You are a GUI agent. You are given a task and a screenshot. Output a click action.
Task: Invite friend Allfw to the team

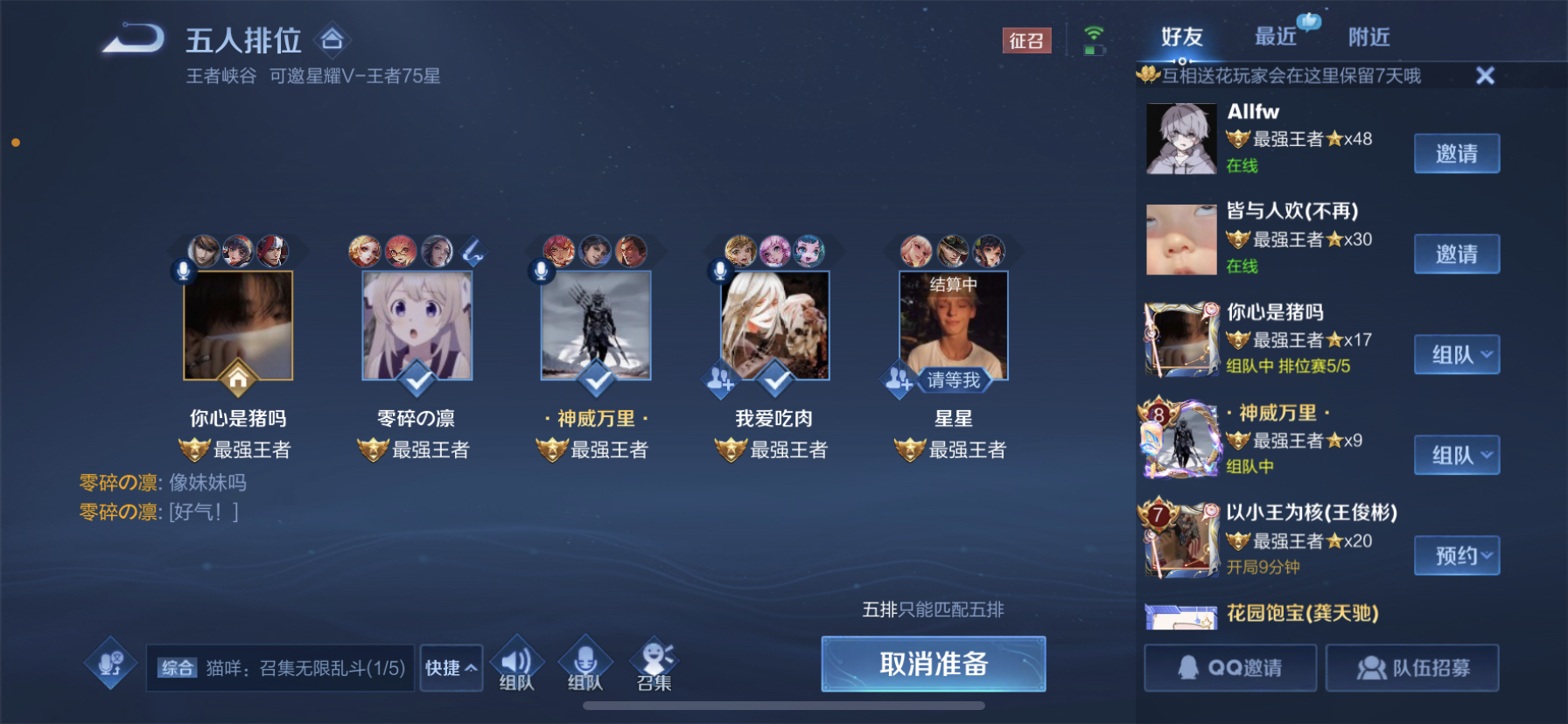click(1456, 154)
